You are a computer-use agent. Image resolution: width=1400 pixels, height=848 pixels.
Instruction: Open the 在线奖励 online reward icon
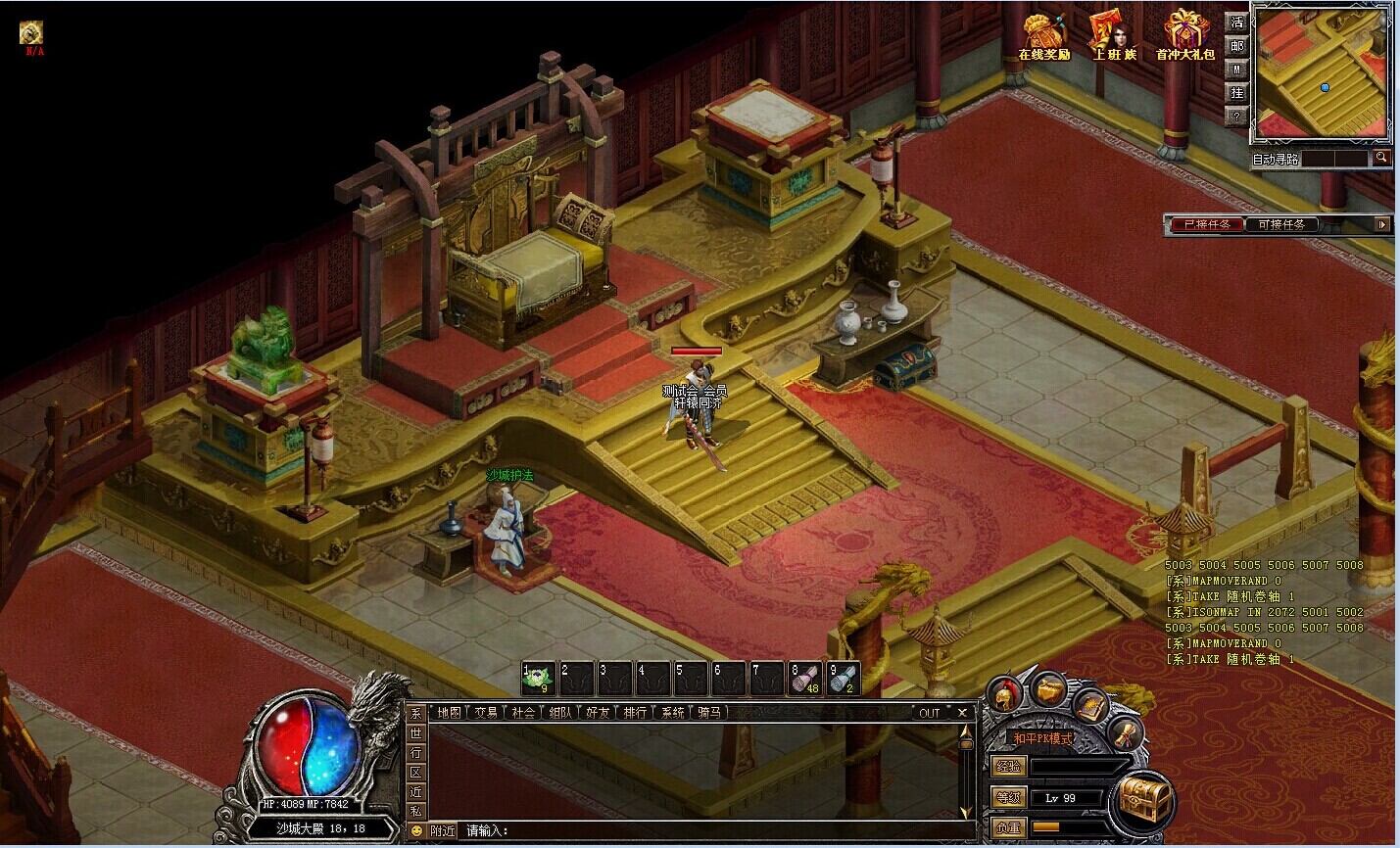[x=1043, y=35]
